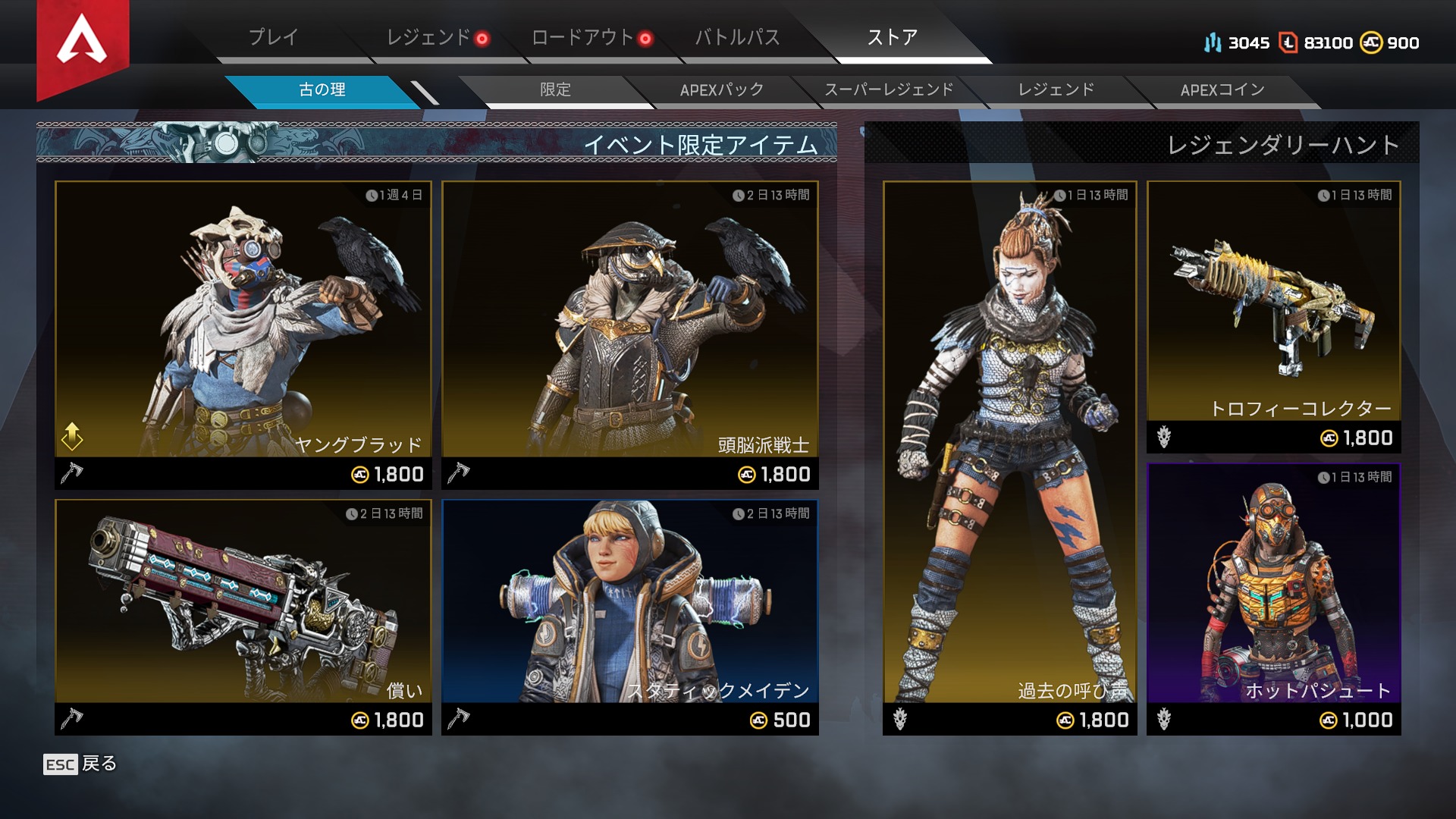The width and height of the screenshot is (1456, 819).
Task: Open the バトルパス tab
Action: point(737,37)
